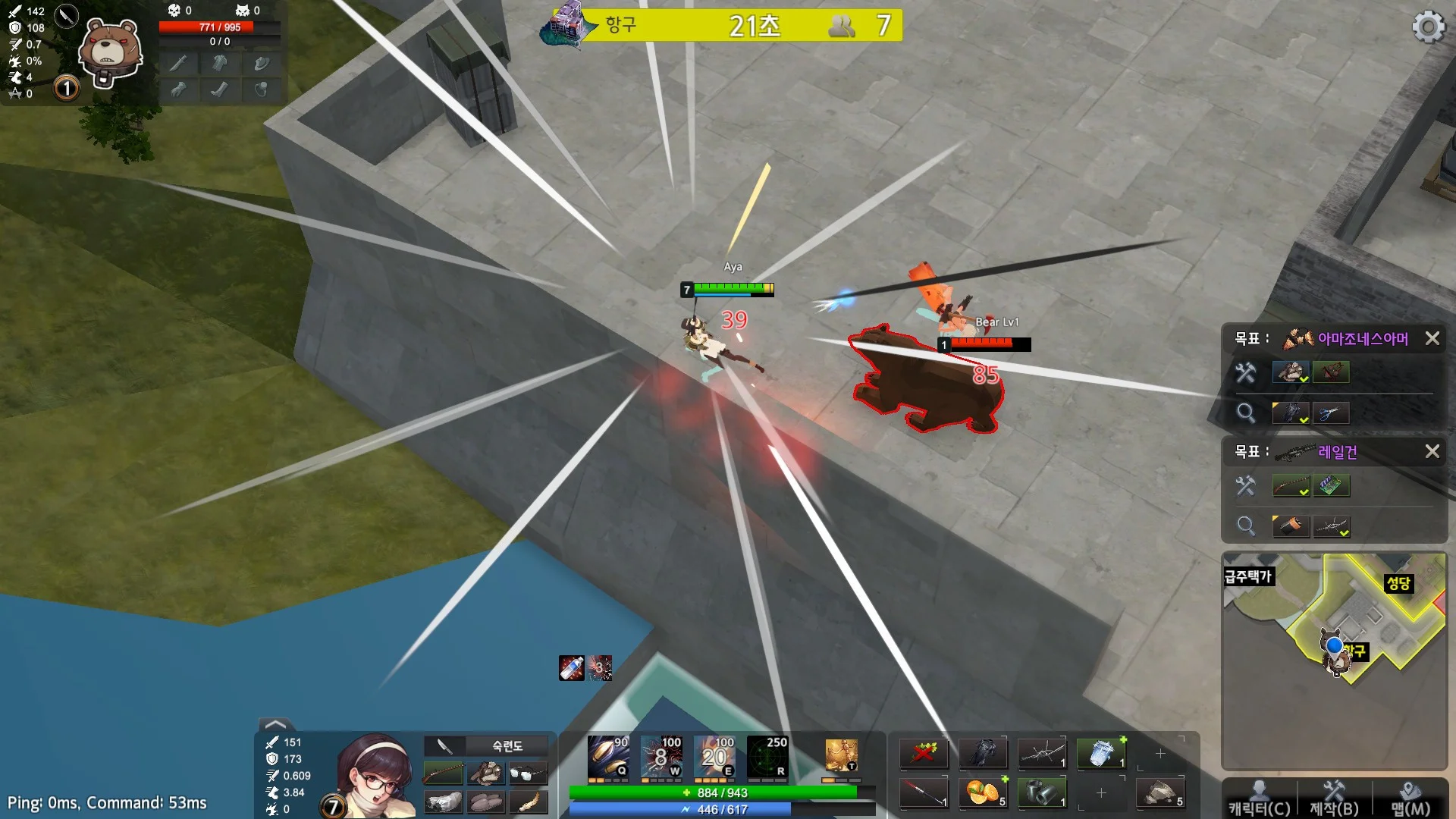Viewport: 1456px width, 819px height.
Task: Click the magnifier icon in the 아마조네스아머 panel
Action: click(1245, 413)
